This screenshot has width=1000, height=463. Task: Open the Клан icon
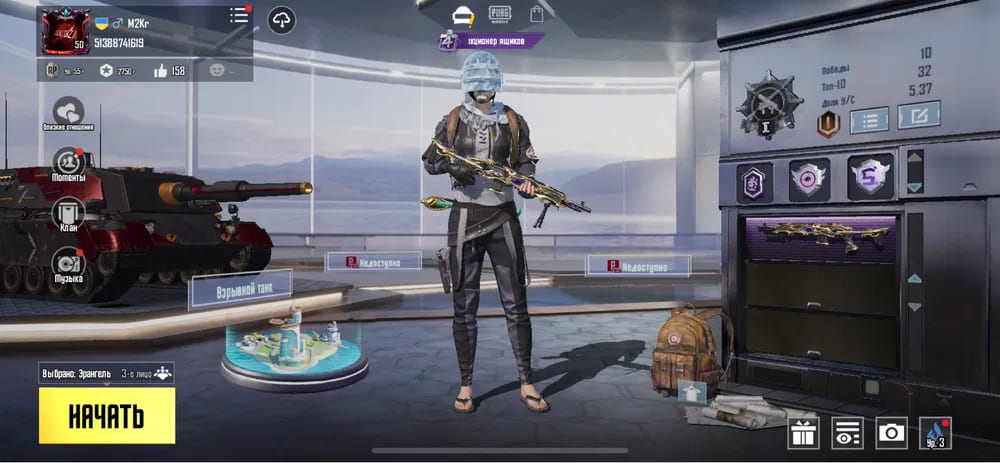68,213
